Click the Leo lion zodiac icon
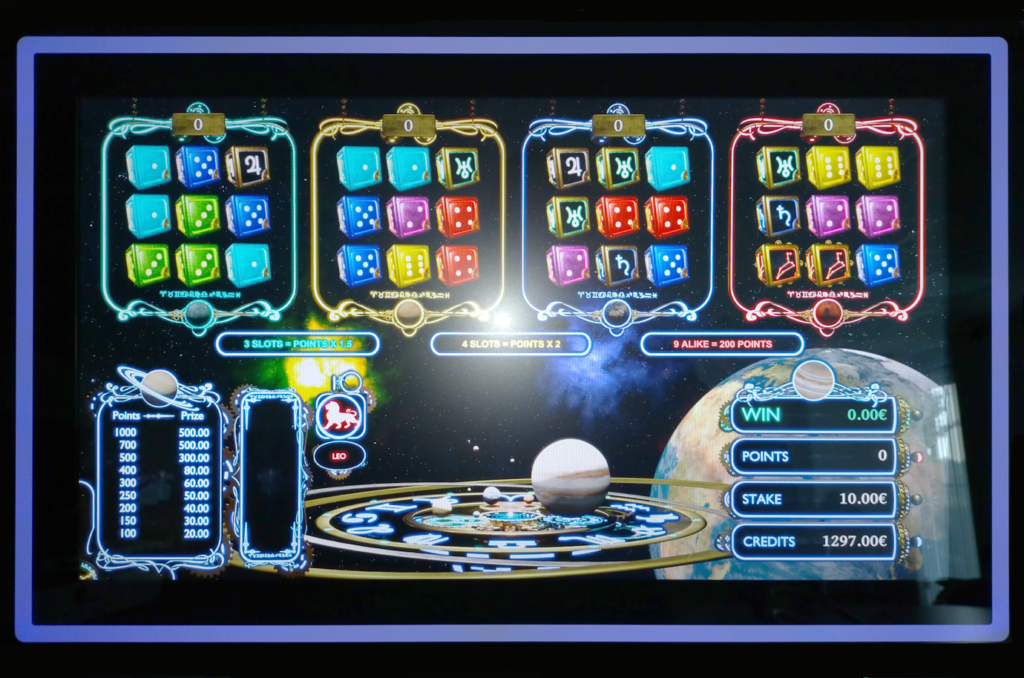This screenshot has width=1024, height=678. (340, 416)
